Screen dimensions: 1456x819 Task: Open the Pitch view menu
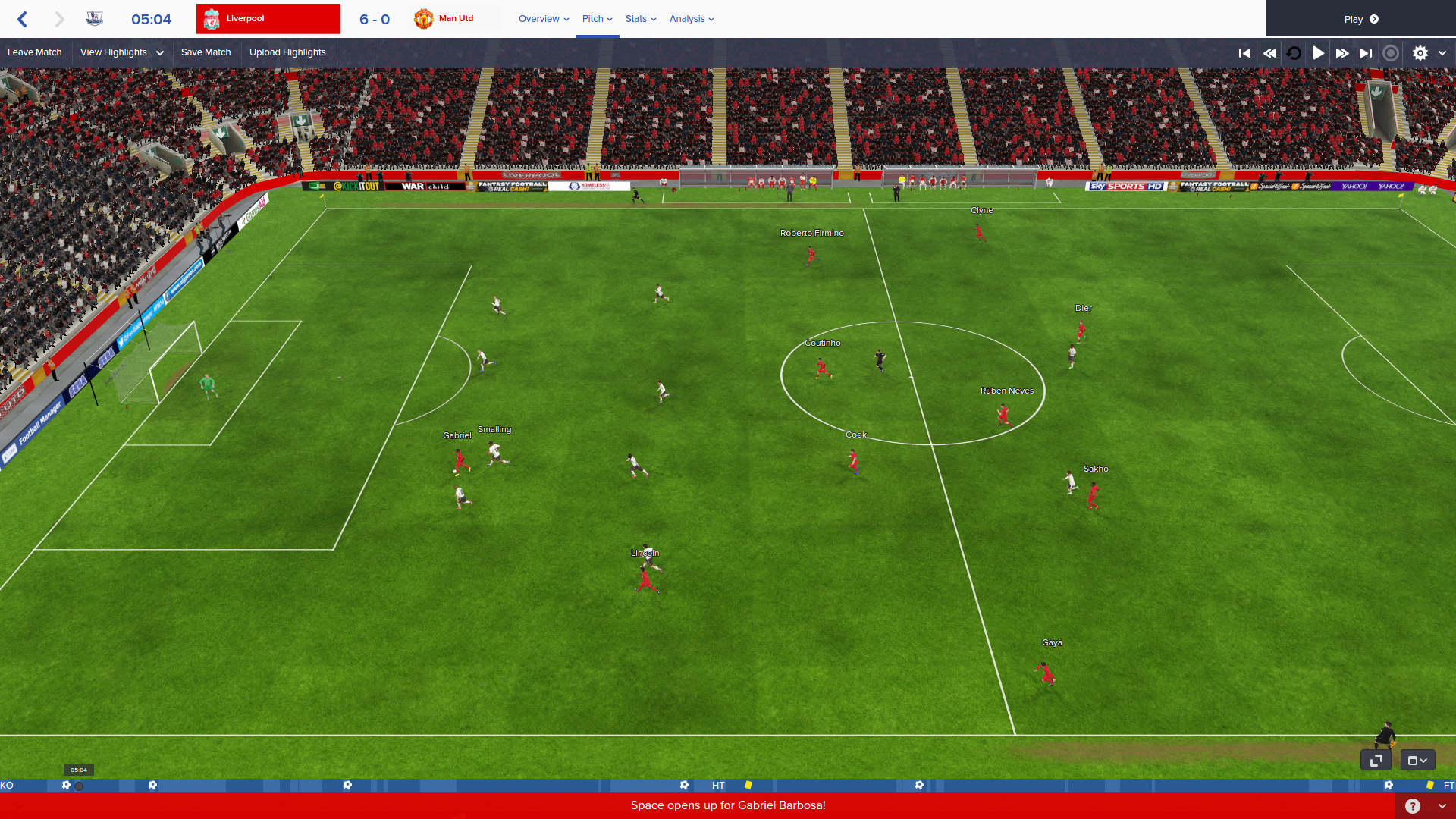tap(597, 19)
